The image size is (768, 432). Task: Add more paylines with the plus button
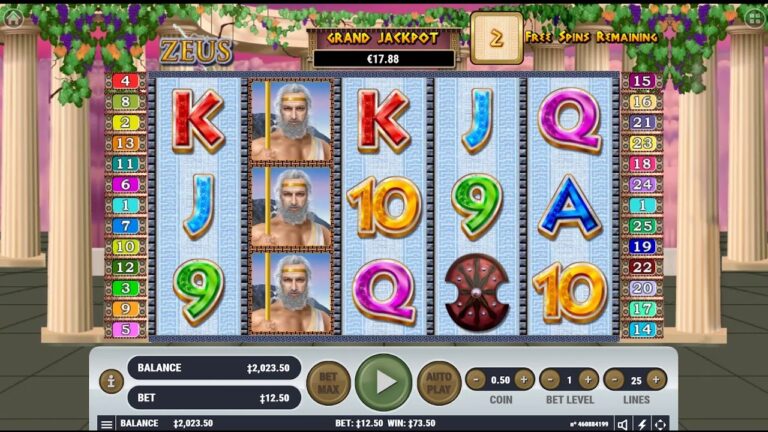(656, 379)
